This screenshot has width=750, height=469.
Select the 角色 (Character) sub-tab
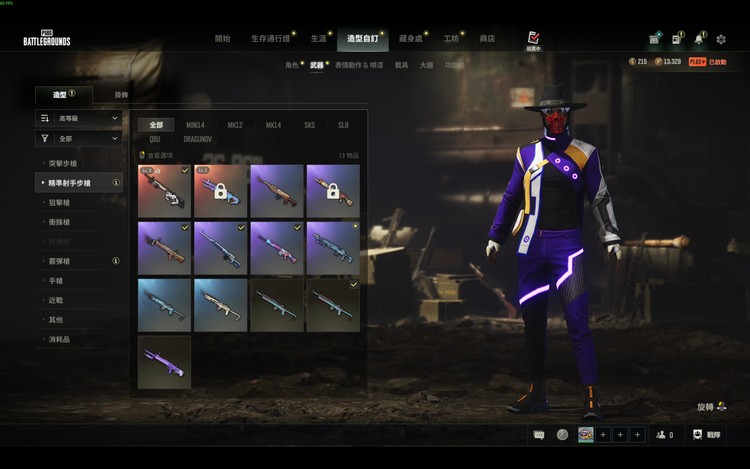[291, 64]
